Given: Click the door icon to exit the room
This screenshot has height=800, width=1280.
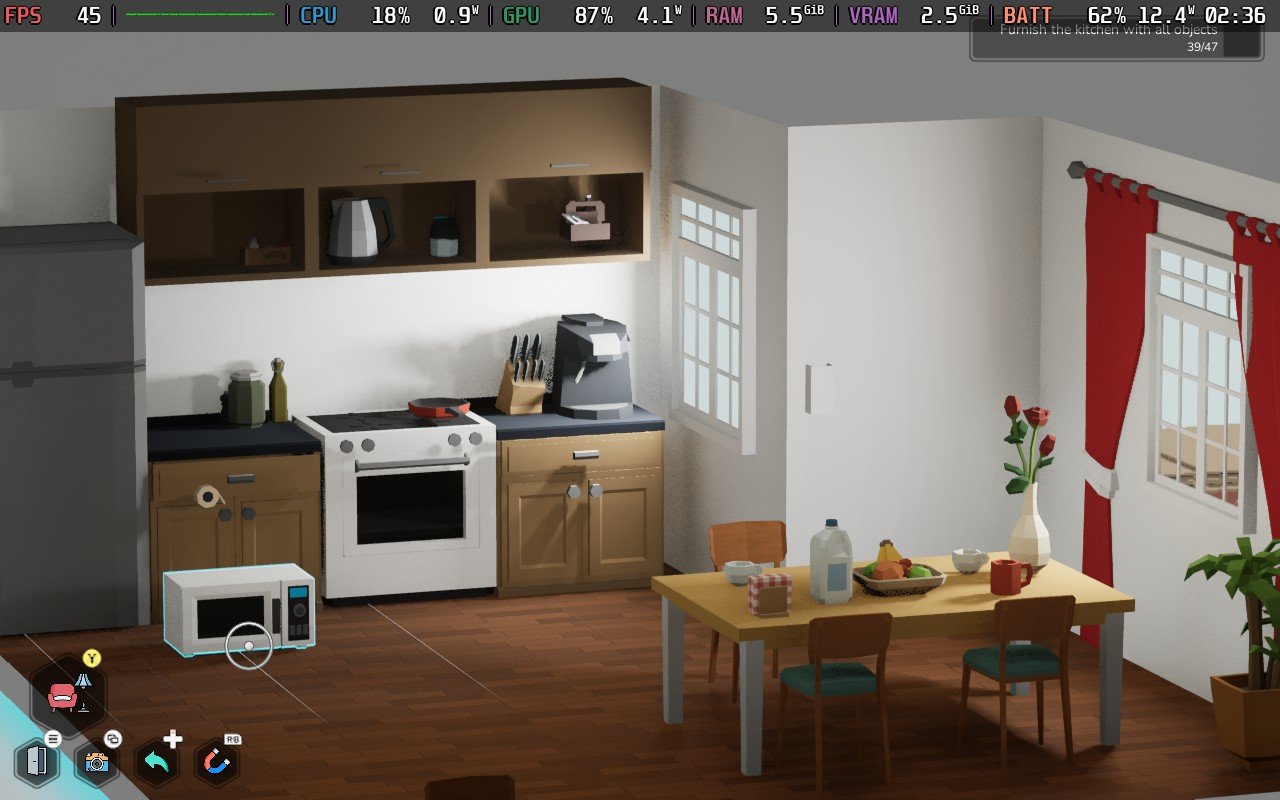Looking at the screenshot, I should click(37, 762).
